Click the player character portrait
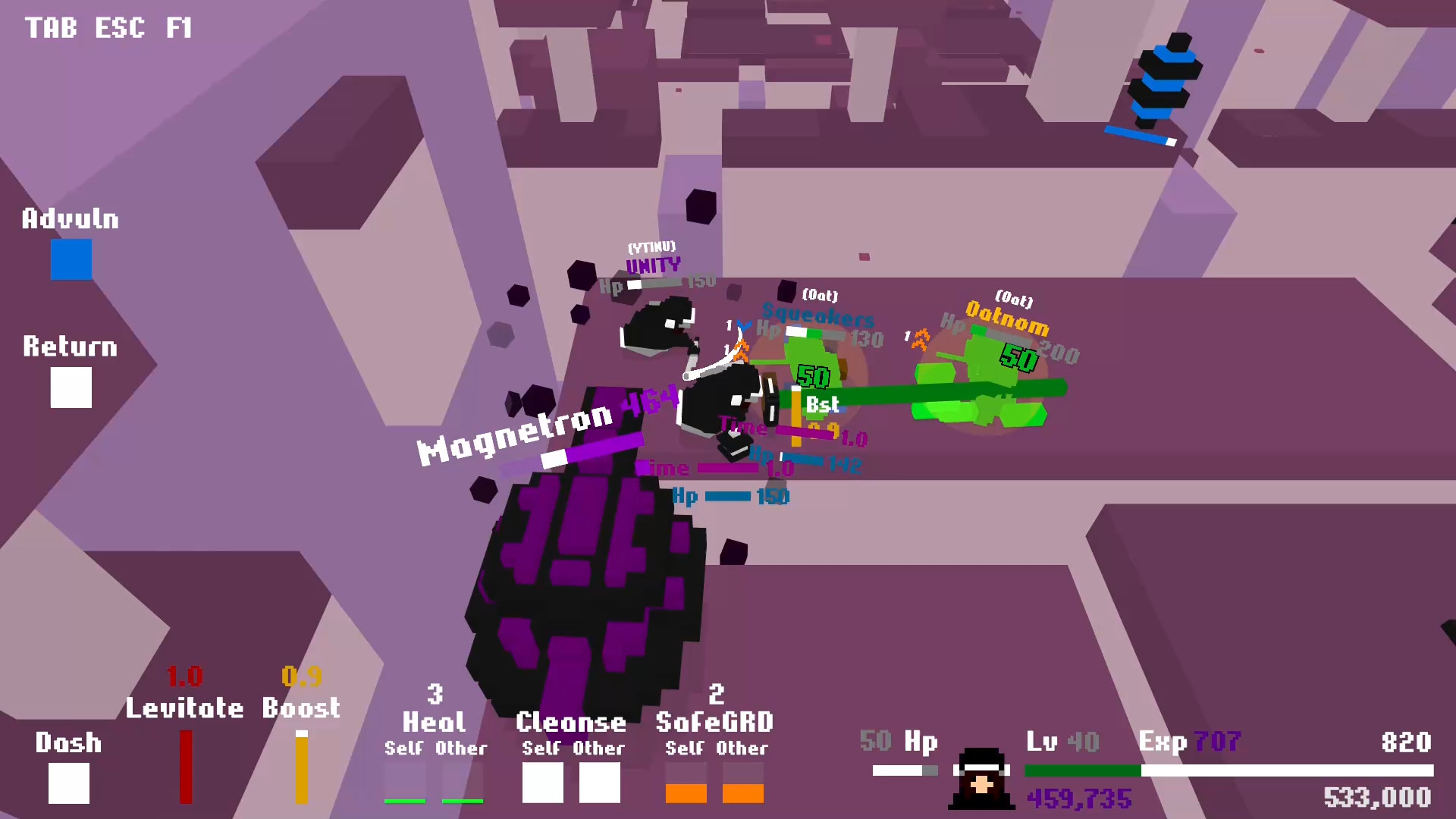 pos(982,777)
